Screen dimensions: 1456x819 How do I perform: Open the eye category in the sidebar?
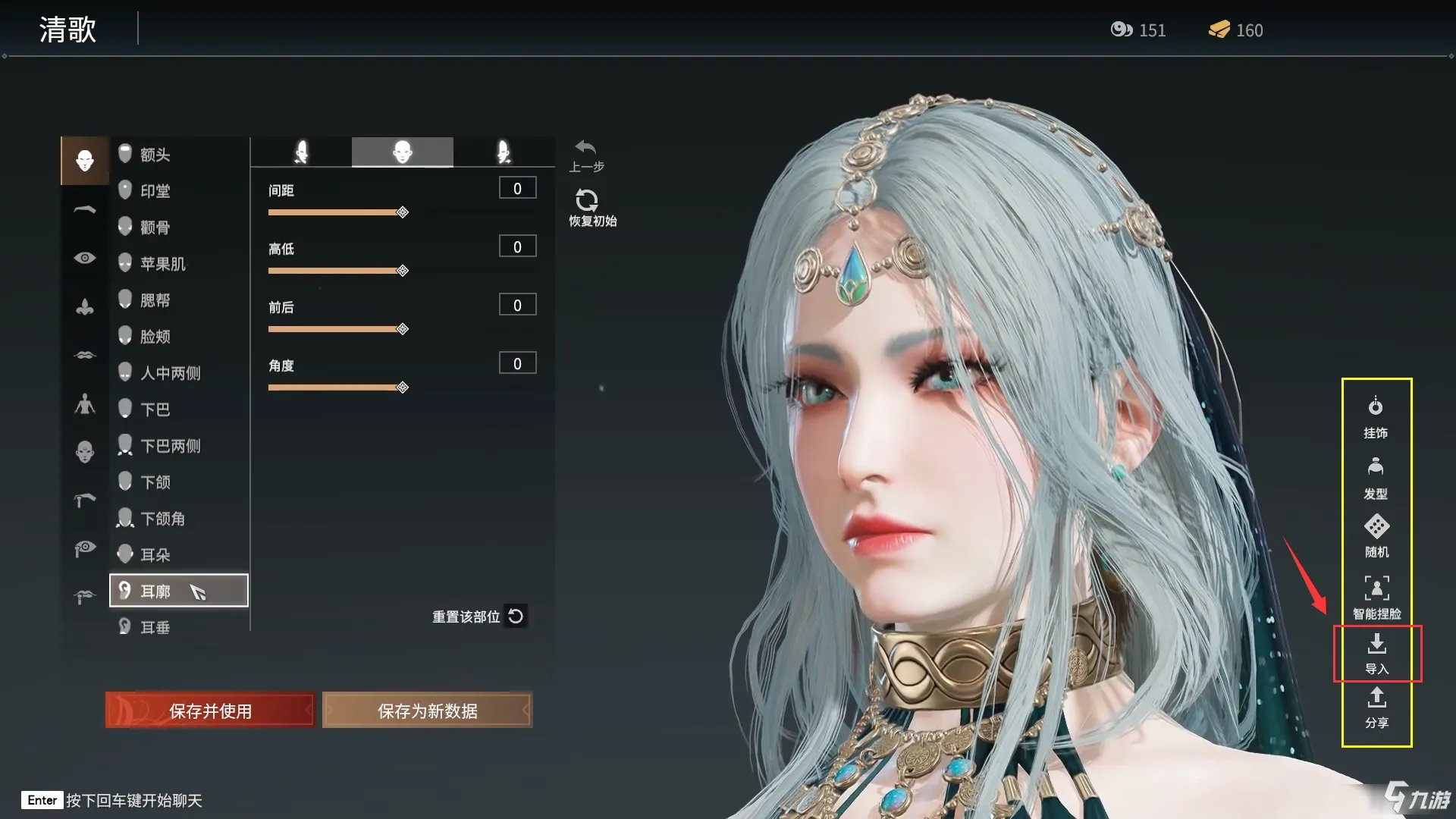click(x=85, y=258)
